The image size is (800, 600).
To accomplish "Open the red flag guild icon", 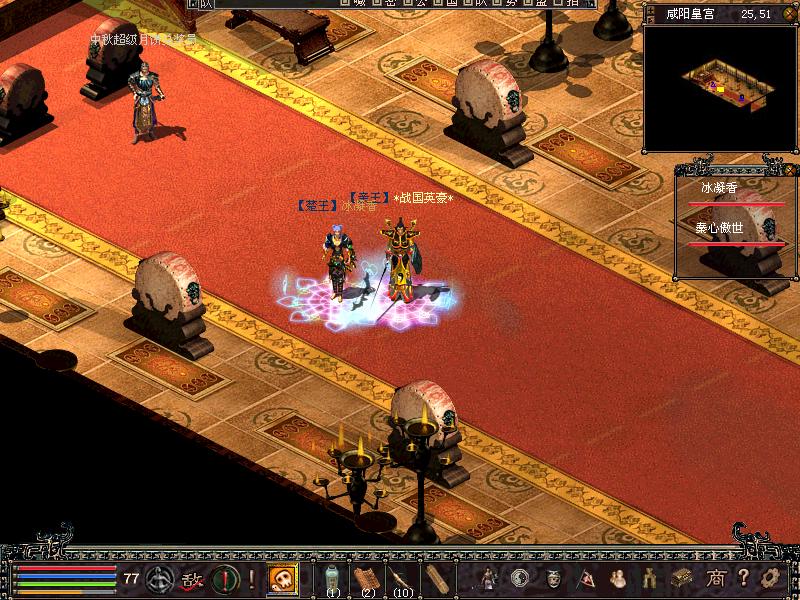I will click(588, 578).
